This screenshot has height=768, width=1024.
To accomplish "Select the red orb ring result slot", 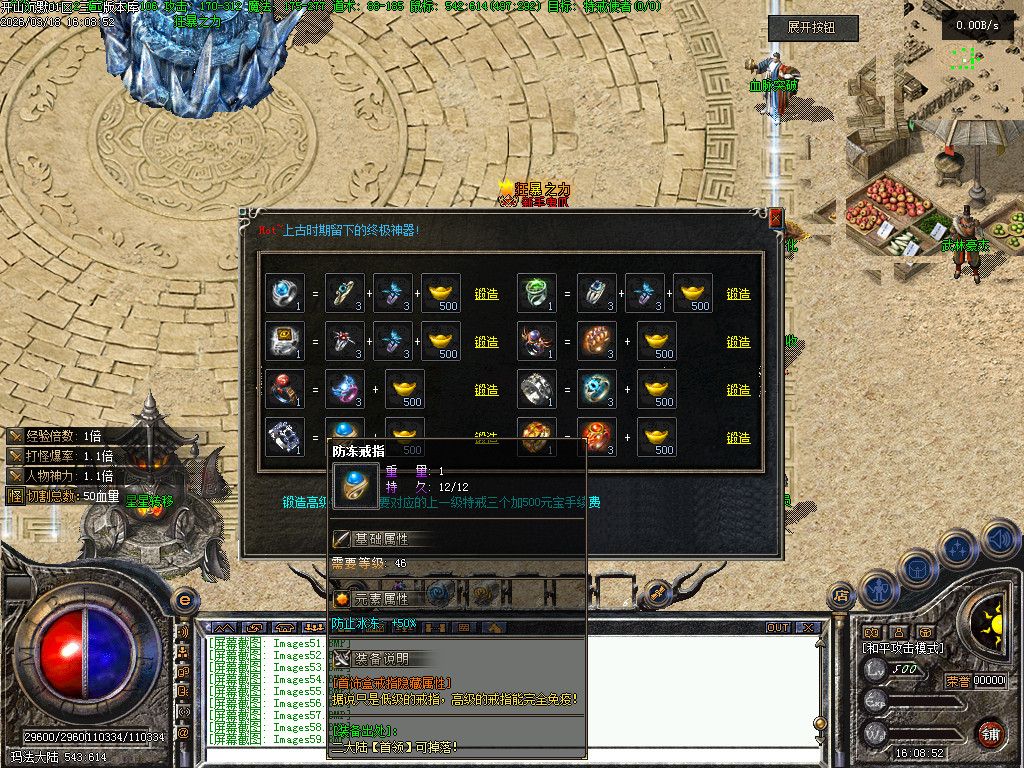I will pos(285,389).
